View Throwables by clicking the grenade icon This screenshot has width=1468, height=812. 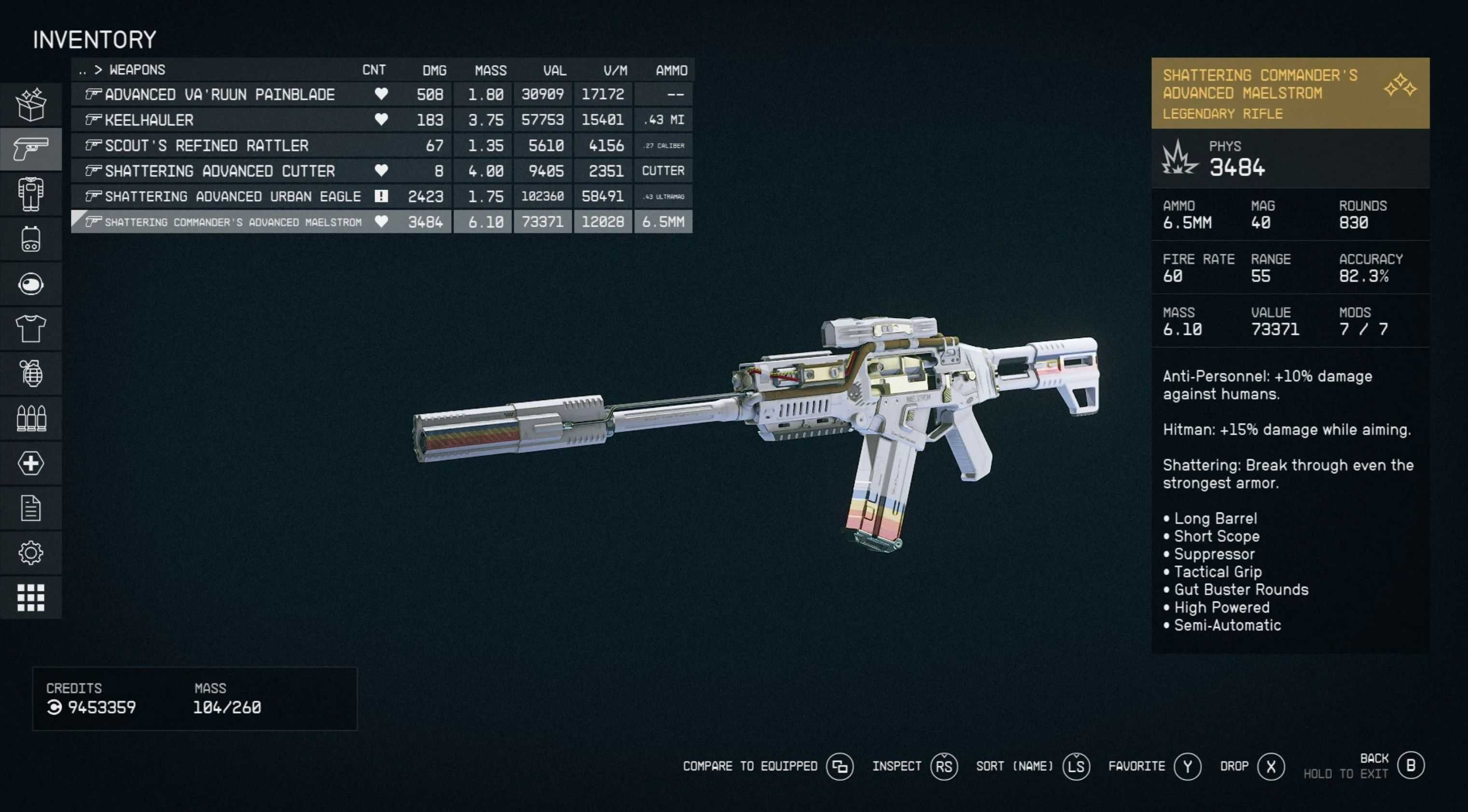31,373
